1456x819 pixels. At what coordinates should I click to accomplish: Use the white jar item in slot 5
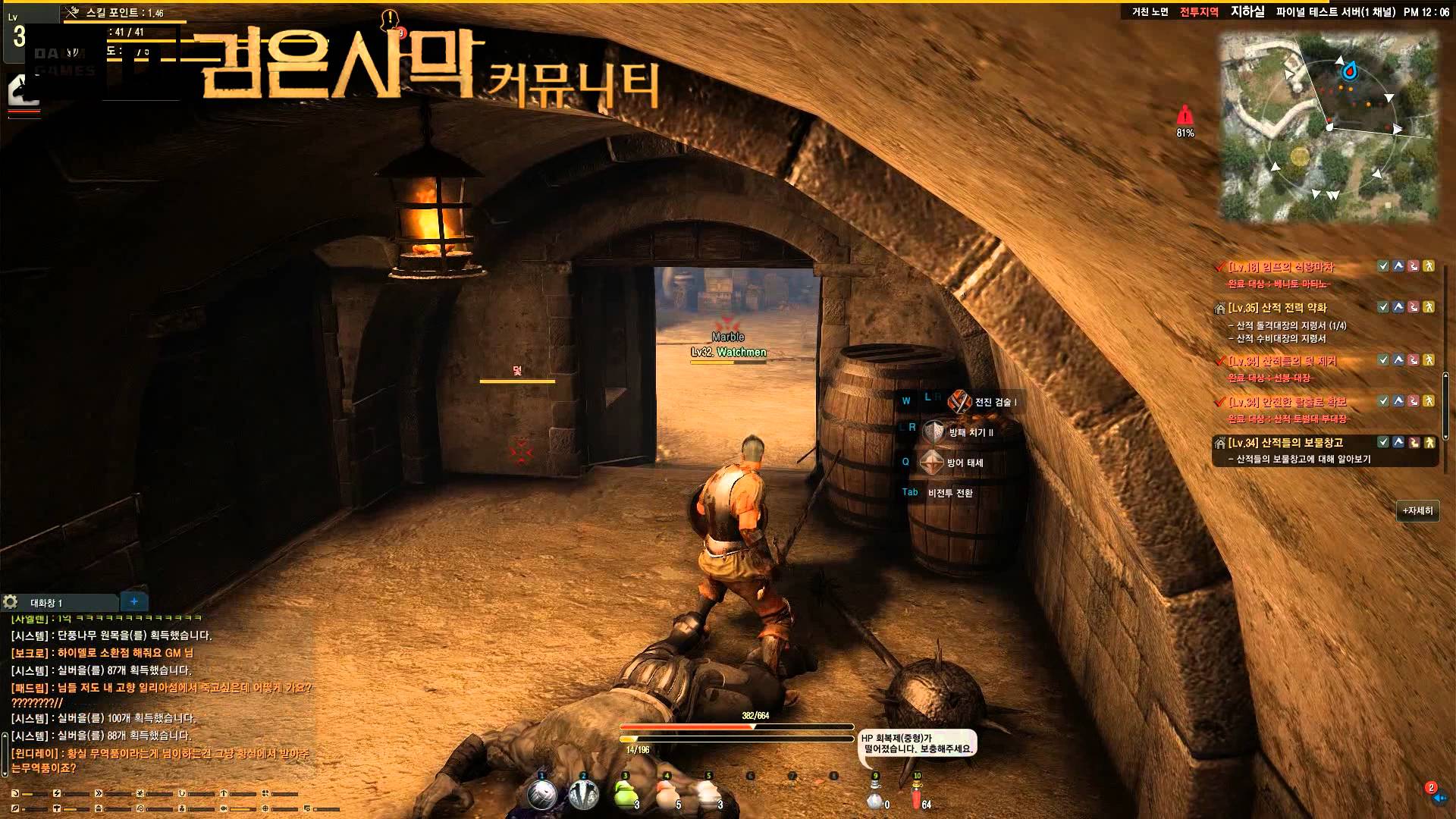[x=708, y=795]
